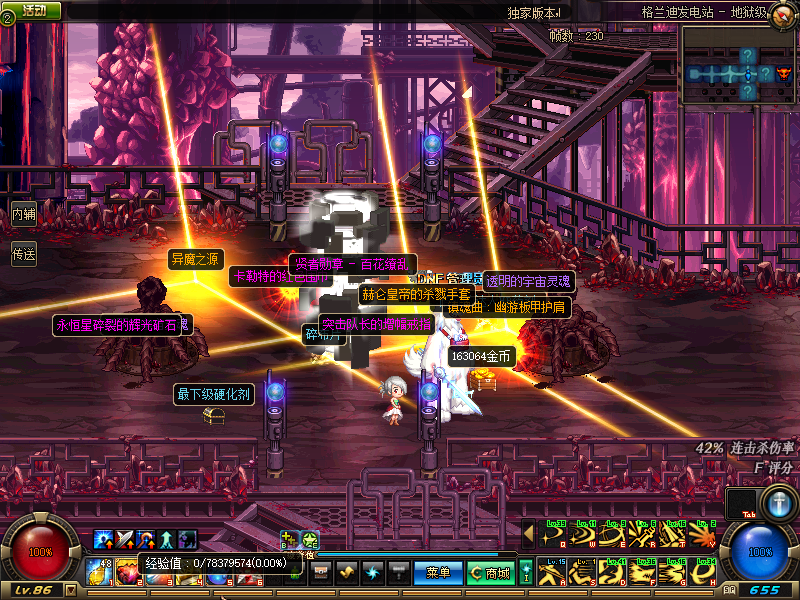This screenshot has height=600, width=800.
Task: Click the 内辅 side button
Action: 23,213
